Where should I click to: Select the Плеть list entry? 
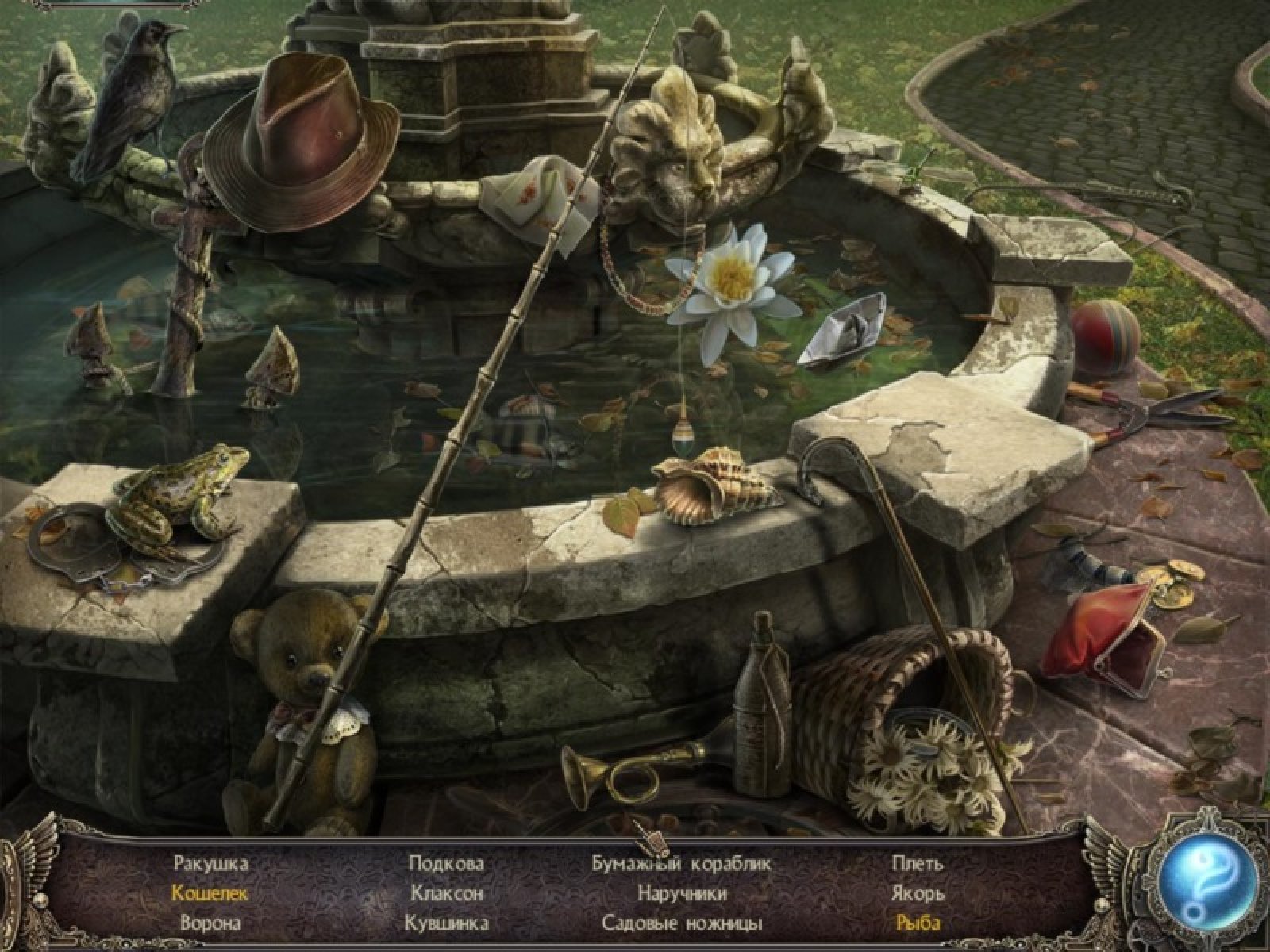point(918,863)
